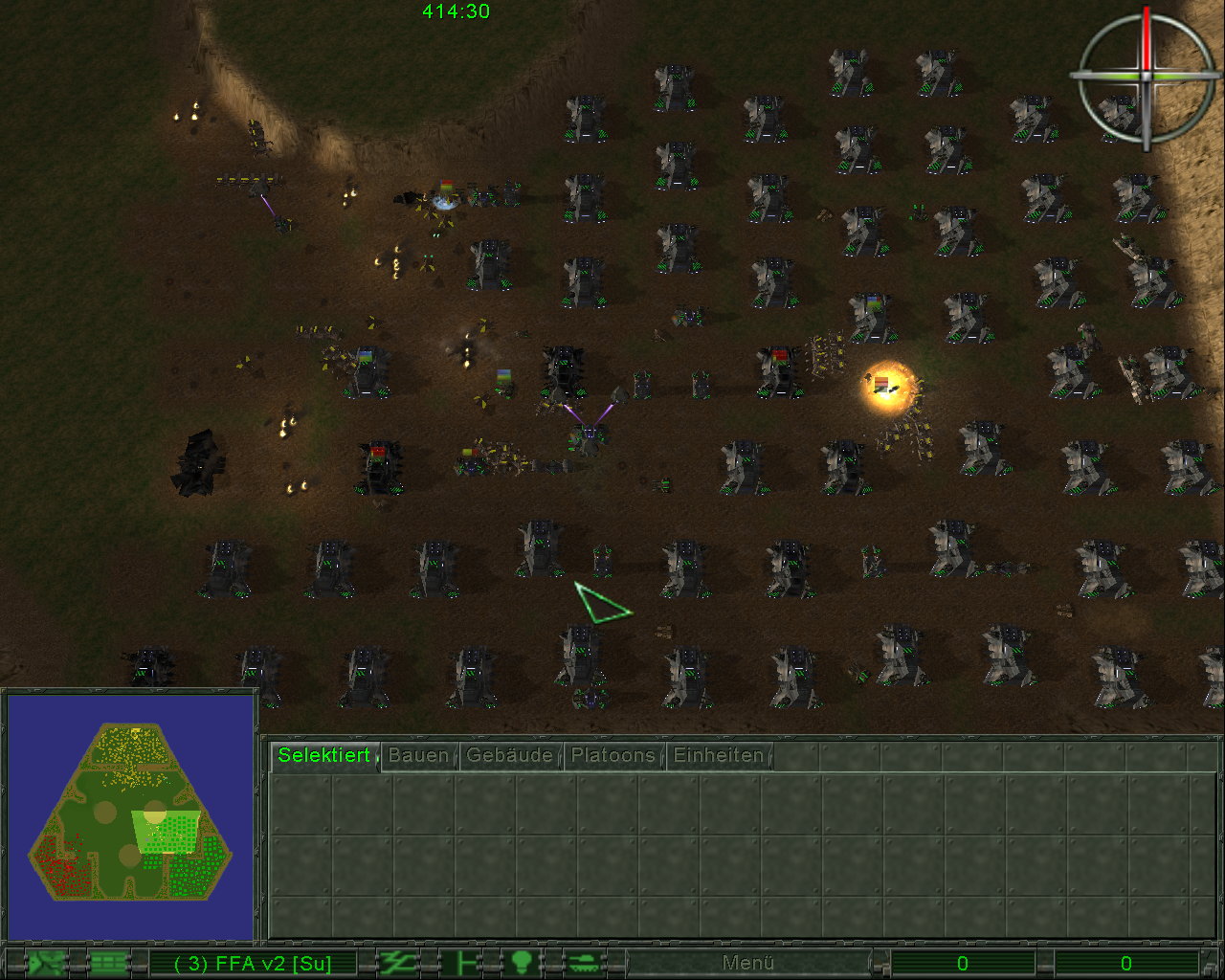Click the map icon in bottom bar

[45, 963]
